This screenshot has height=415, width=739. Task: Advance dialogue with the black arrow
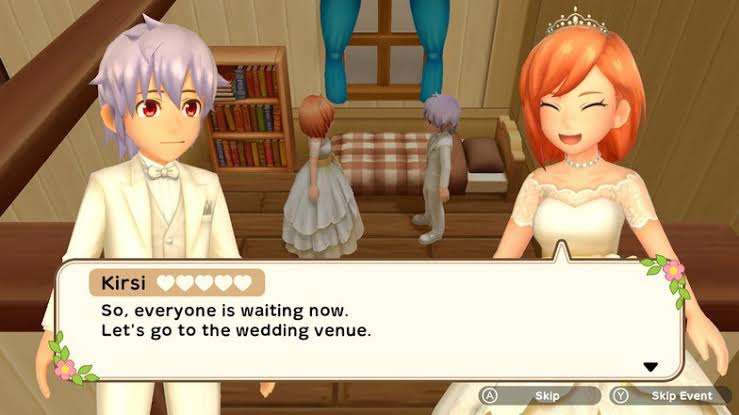tap(650, 367)
